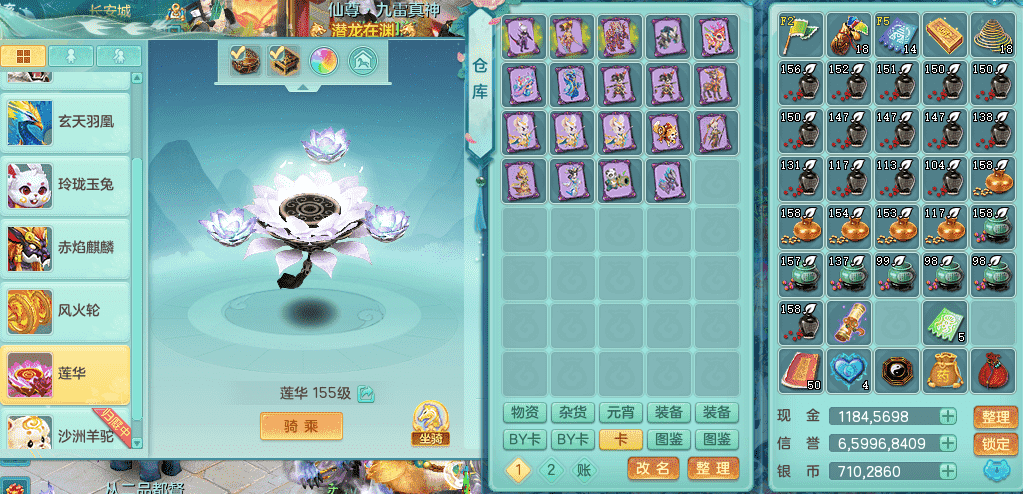Select the blue heart item slot

pos(849,370)
